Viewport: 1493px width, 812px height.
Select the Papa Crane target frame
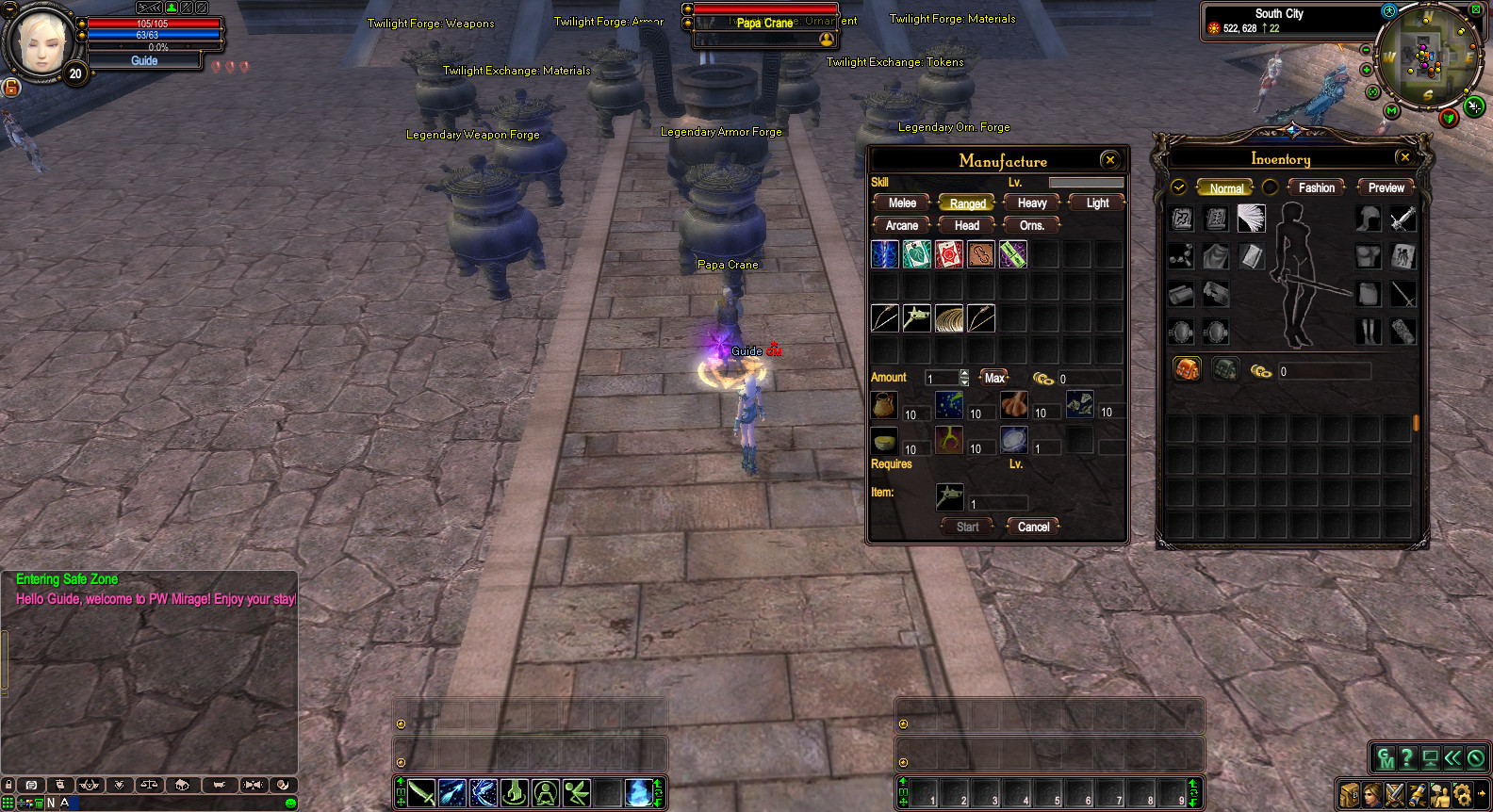tap(764, 24)
